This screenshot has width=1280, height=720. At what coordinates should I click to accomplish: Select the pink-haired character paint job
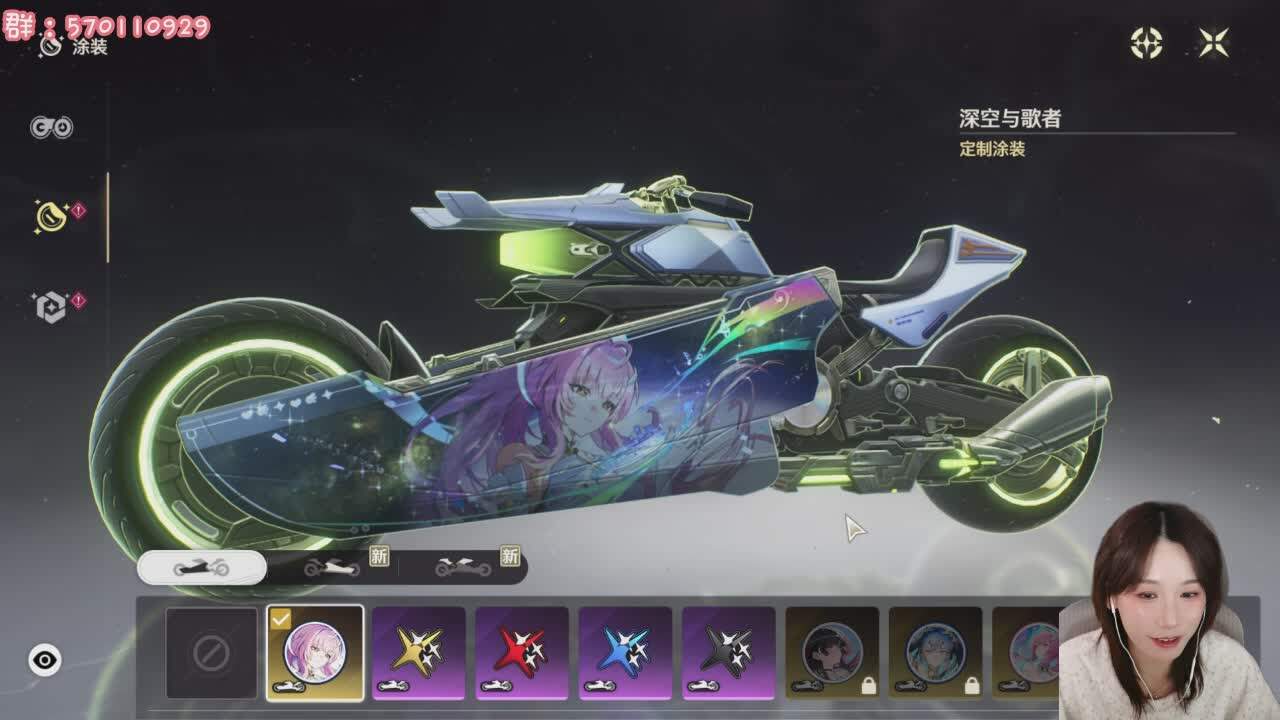pyautogui.click(x=315, y=653)
